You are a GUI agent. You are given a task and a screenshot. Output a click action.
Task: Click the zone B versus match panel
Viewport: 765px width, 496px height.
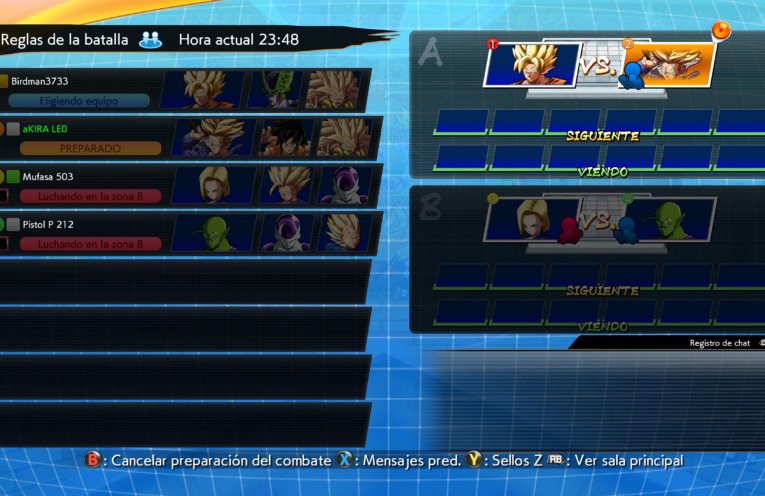pyautogui.click(x=600, y=220)
